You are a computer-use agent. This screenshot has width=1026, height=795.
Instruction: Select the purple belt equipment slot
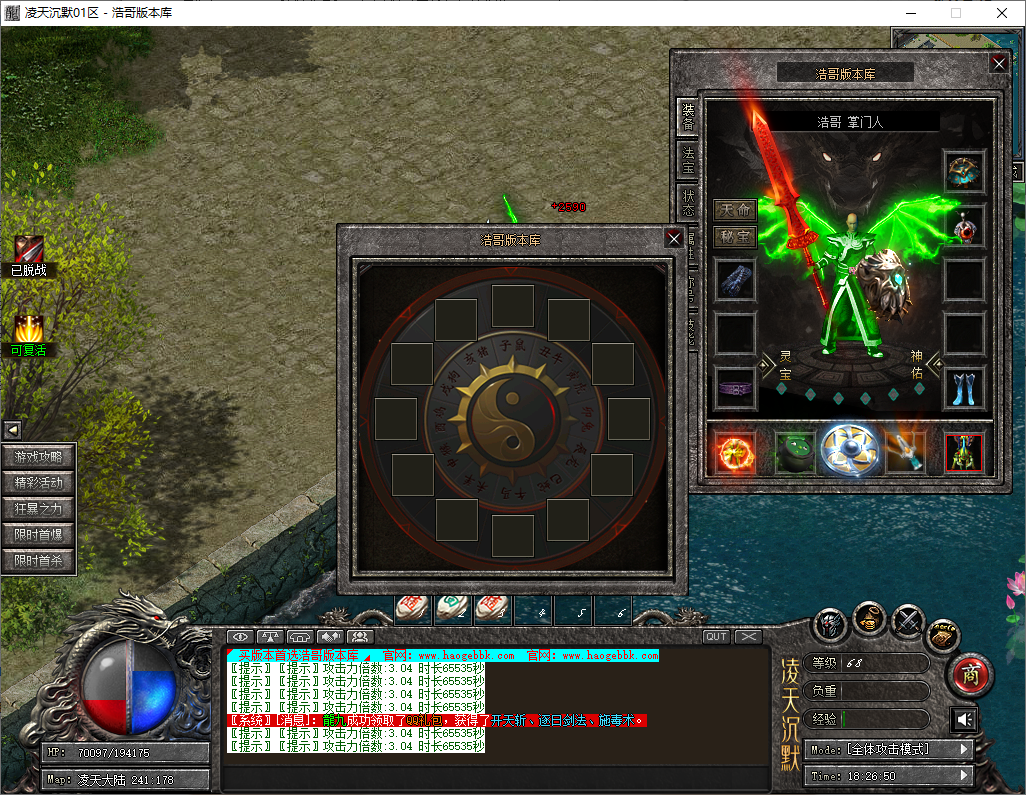click(x=735, y=388)
